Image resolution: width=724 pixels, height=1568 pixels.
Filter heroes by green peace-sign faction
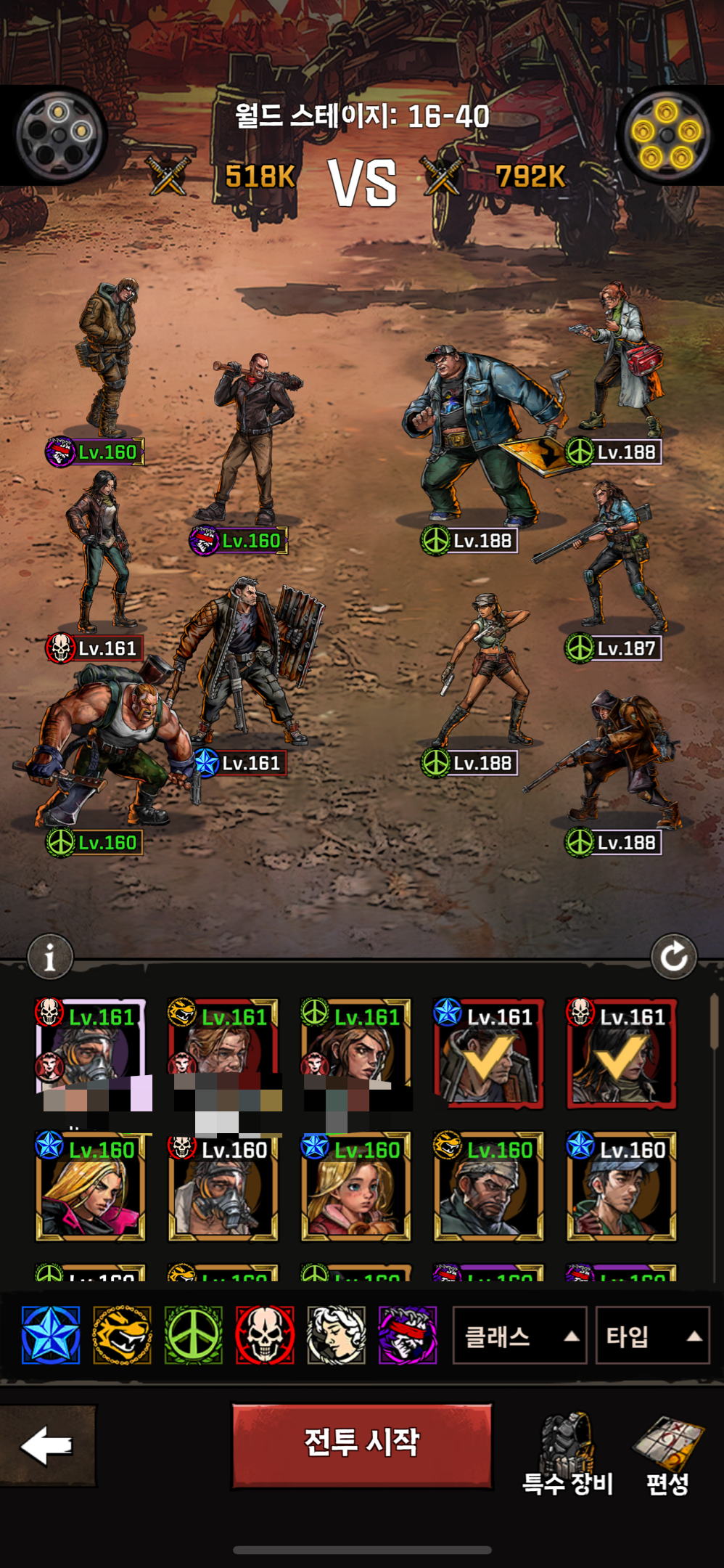pos(193,1335)
